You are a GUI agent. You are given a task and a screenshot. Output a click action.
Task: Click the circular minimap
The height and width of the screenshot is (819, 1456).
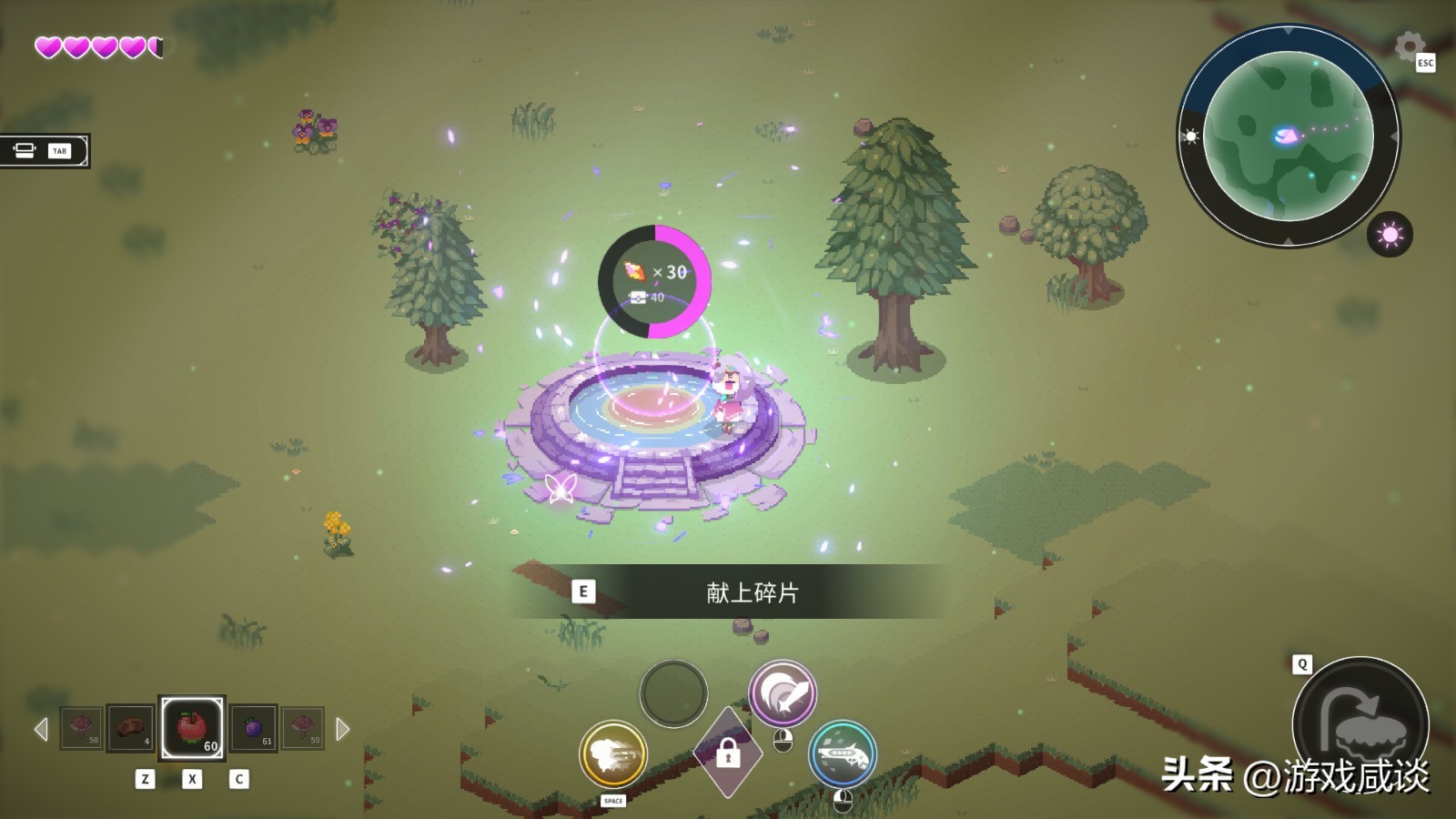1288,136
